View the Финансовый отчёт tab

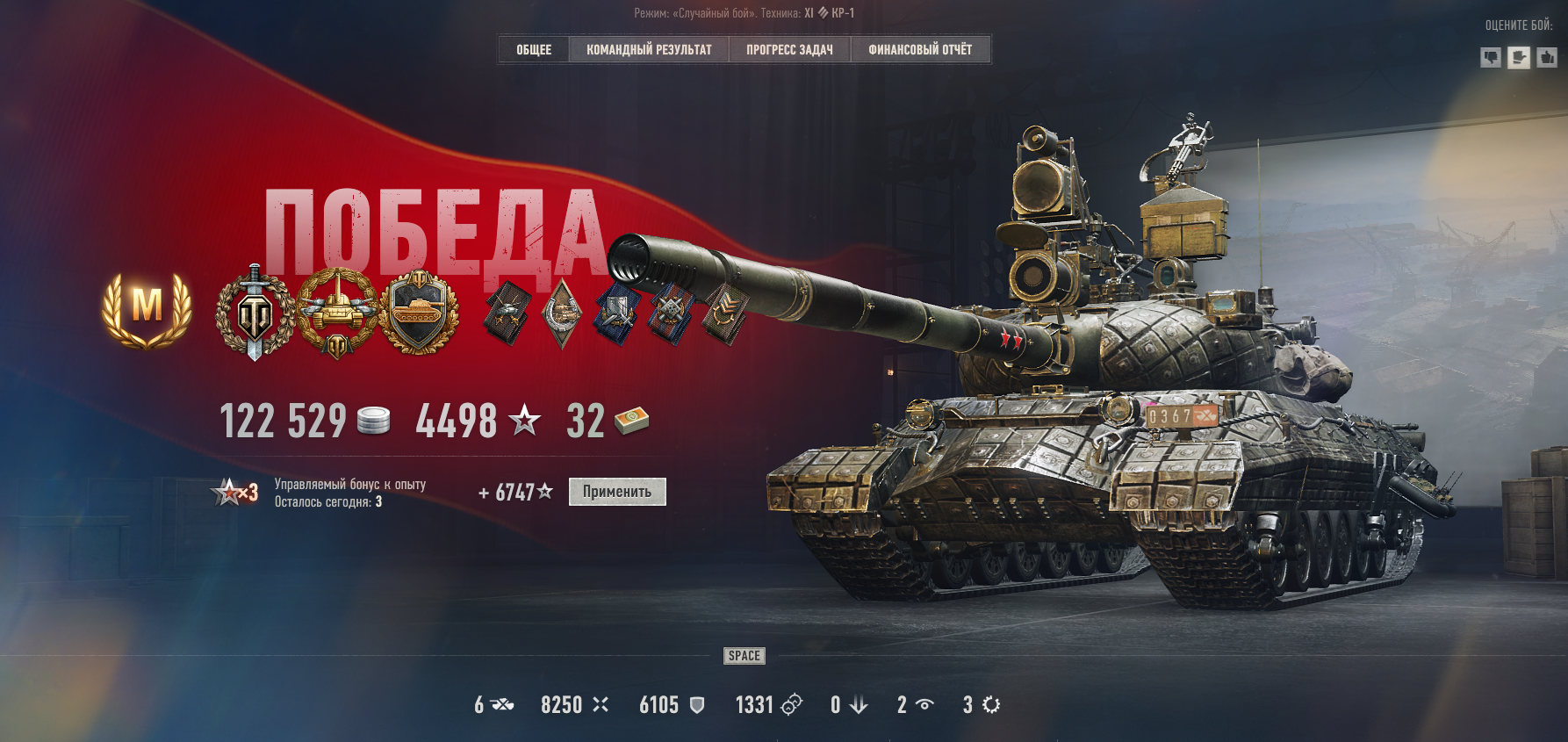tap(920, 50)
